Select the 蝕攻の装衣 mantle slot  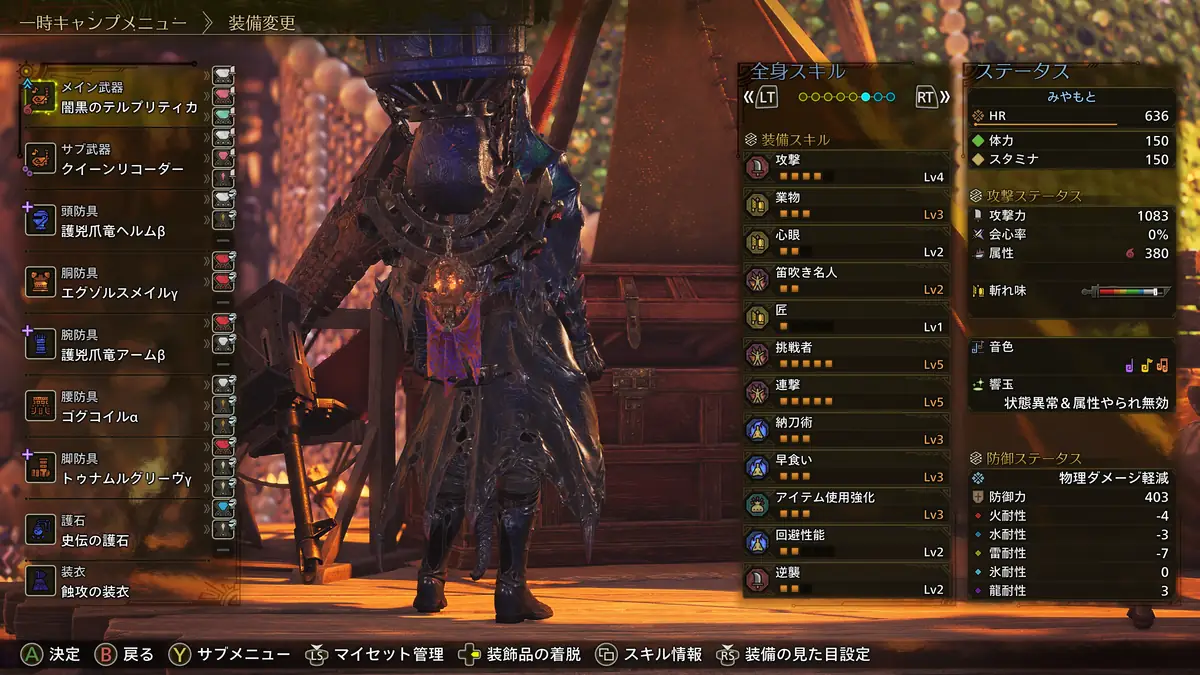tap(120, 581)
